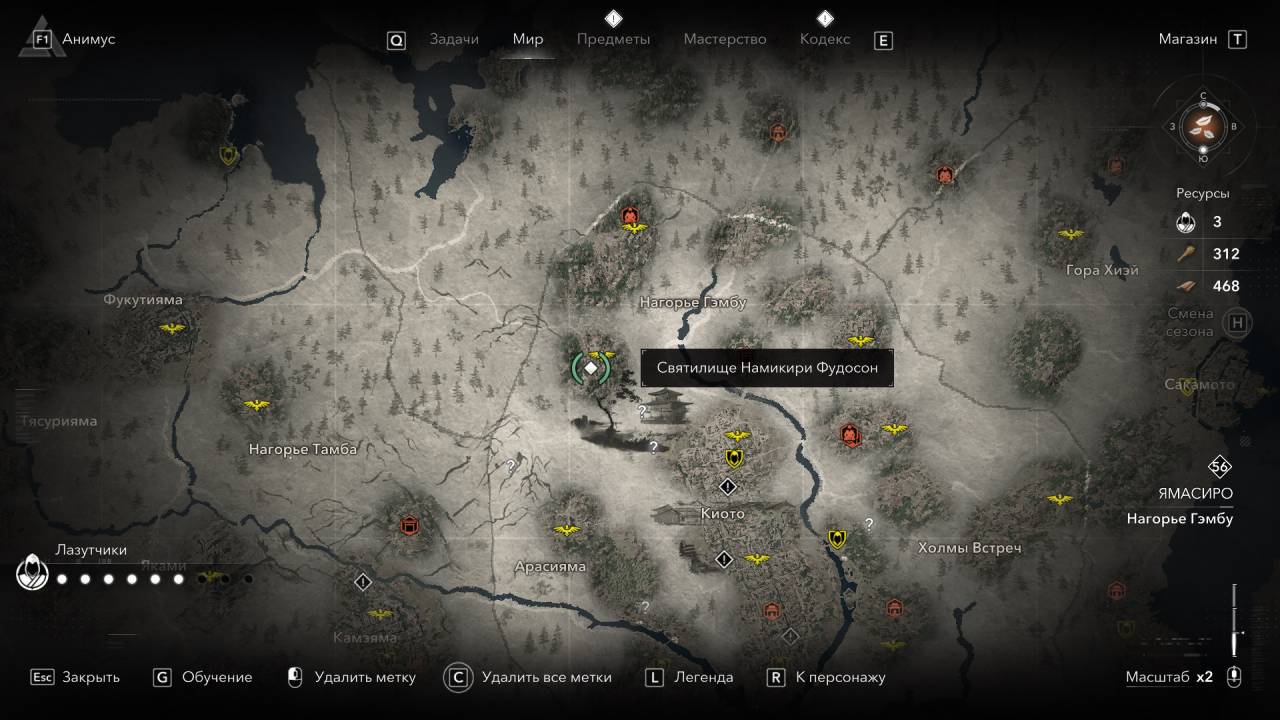
Task: Open the Обучение tutorial
Action: (x=203, y=677)
